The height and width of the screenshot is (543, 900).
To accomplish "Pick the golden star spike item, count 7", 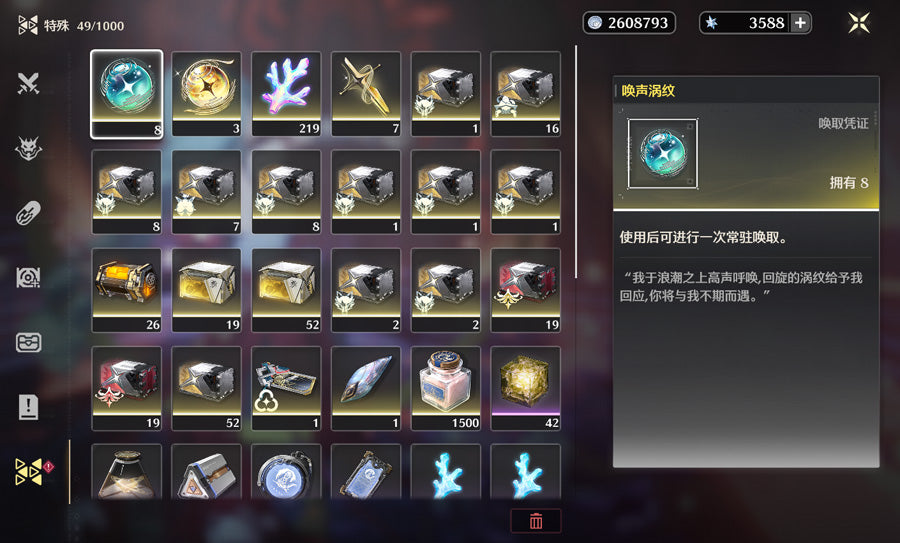I will (x=366, y=93).
